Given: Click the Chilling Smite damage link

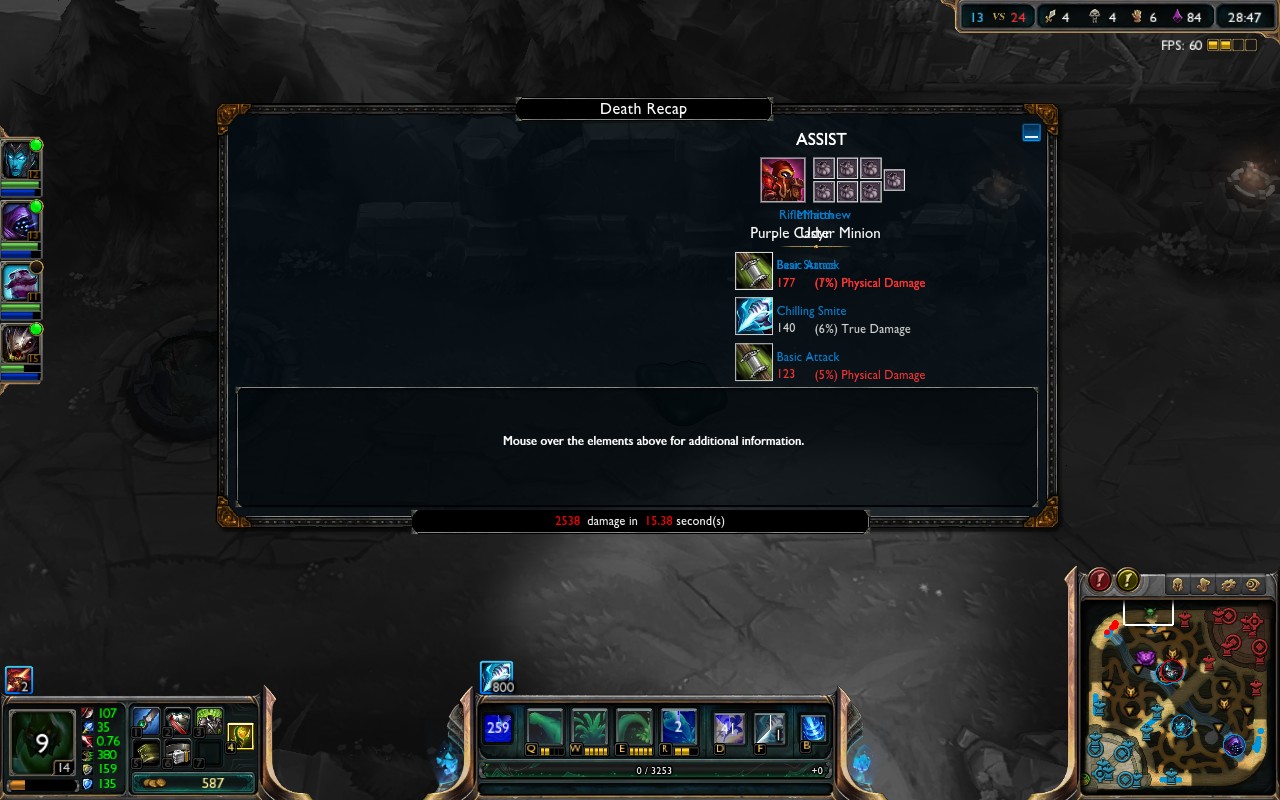Looking at the screenshot, I should 811,311.
